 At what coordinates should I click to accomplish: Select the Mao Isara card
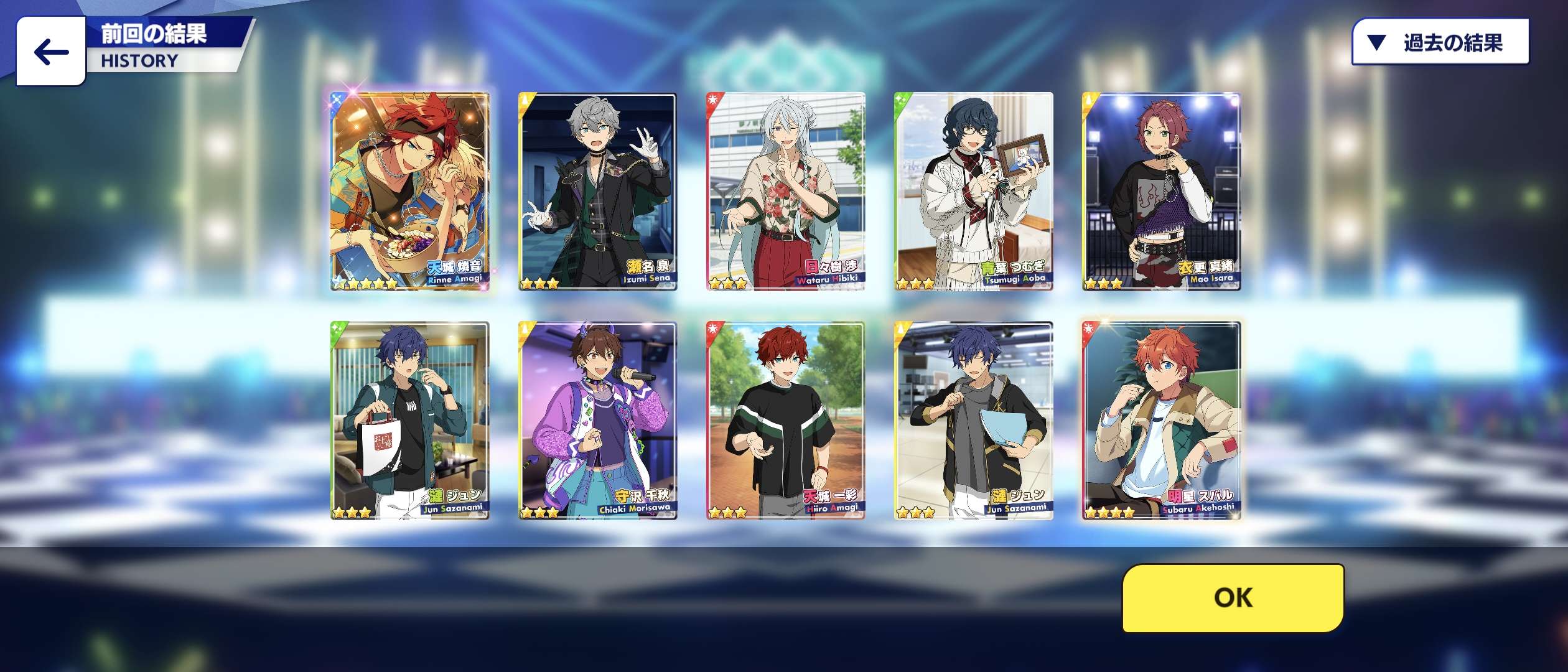(x=1162, y=191)
